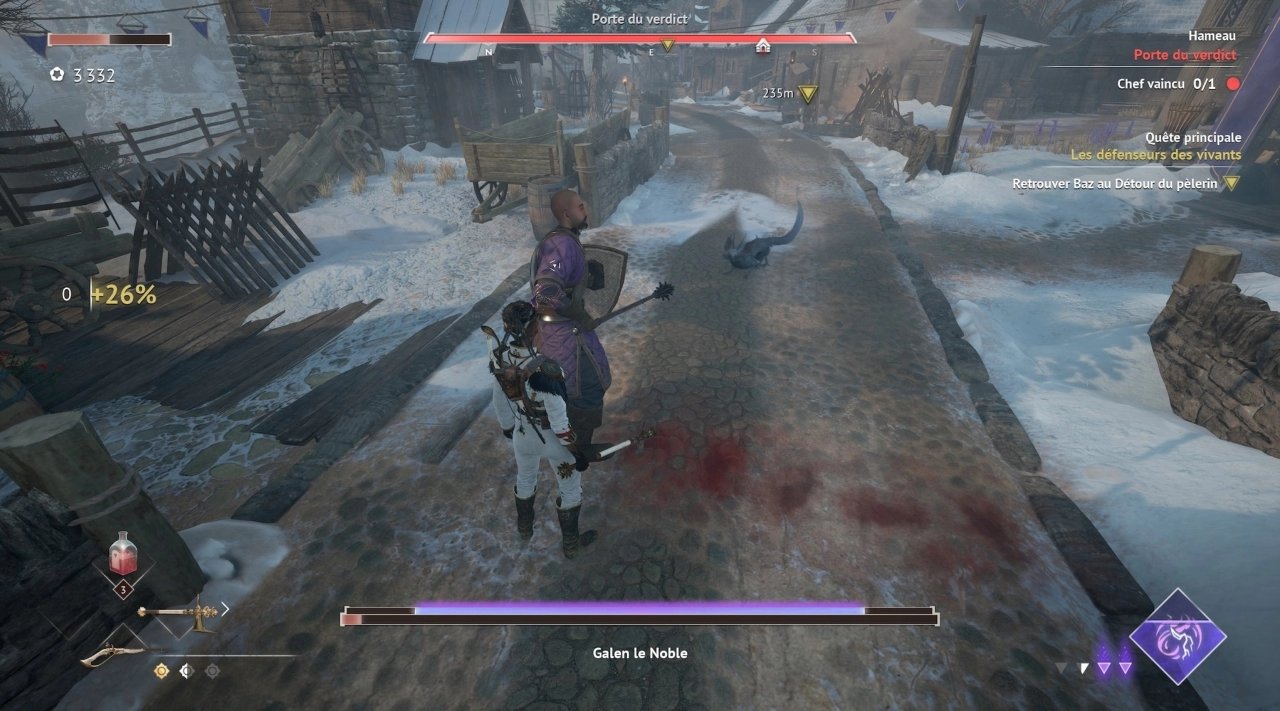Click the house icon on the compass
The width and height of the screenshot is (1280, 711).
763,46
